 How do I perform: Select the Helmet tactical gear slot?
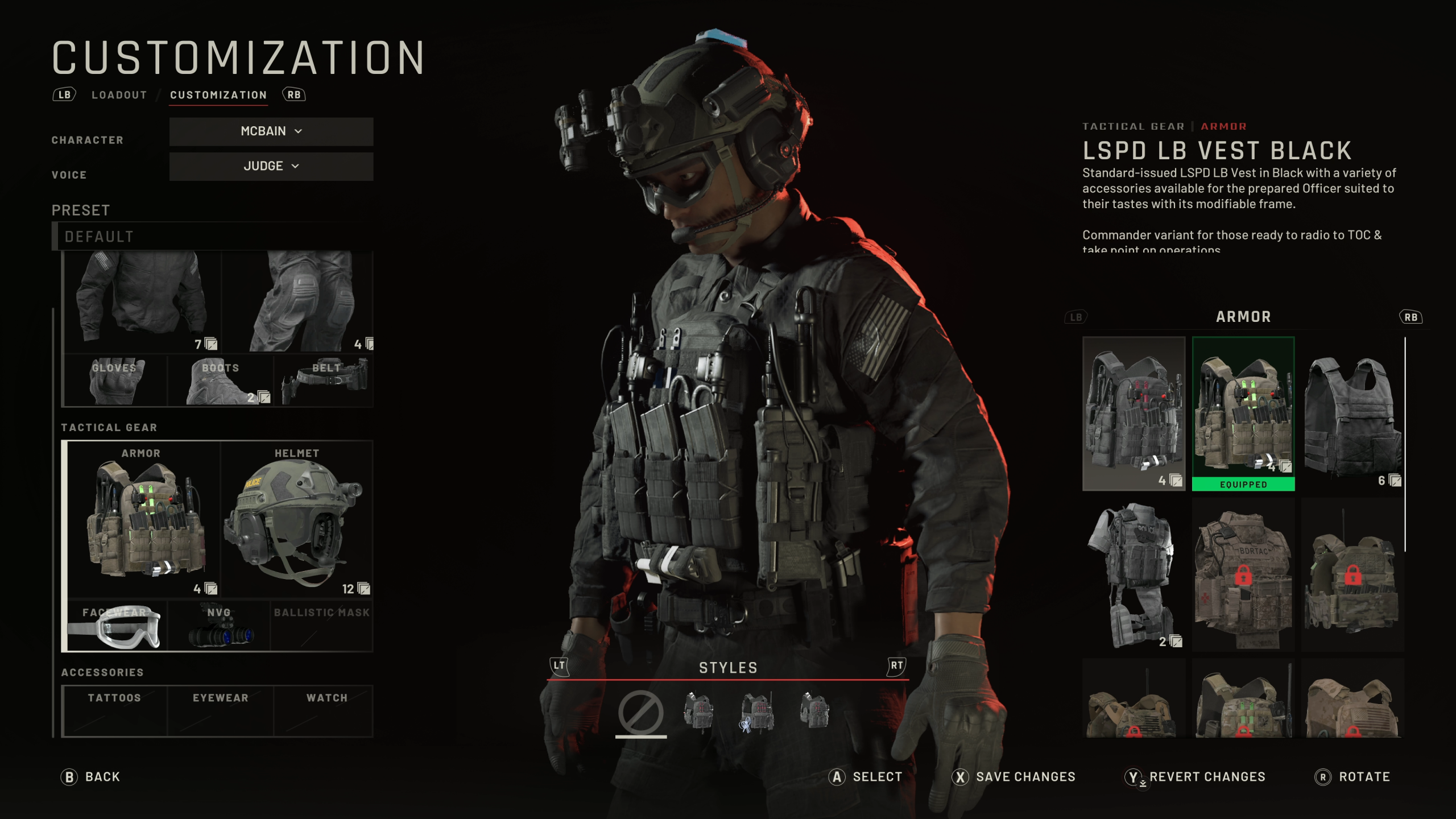(x=296, y=519)
